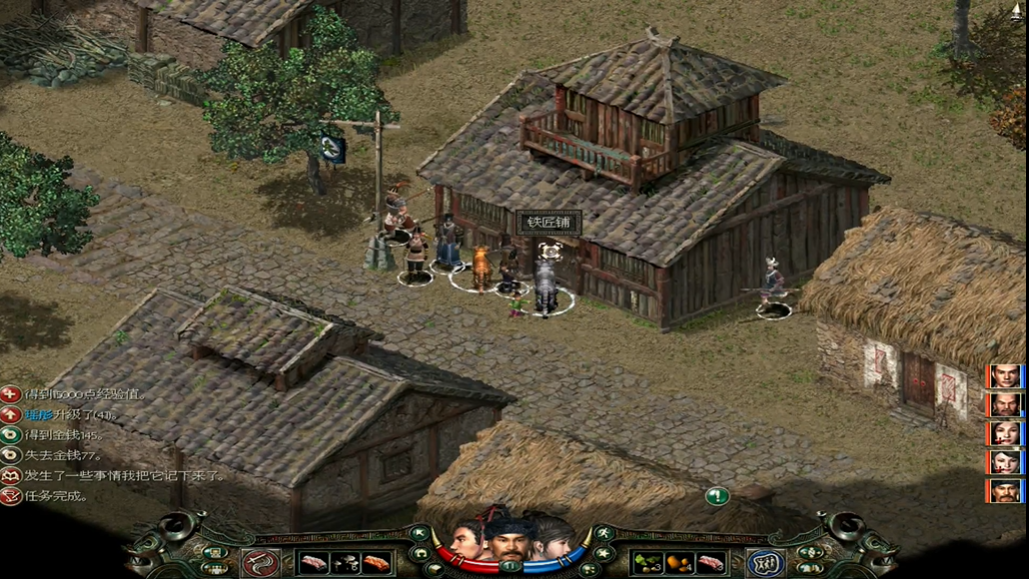The width and height of the screenshot is (1029, 579).
Task: Open the star button beside the portraits
Action: (x=603, y=553)
